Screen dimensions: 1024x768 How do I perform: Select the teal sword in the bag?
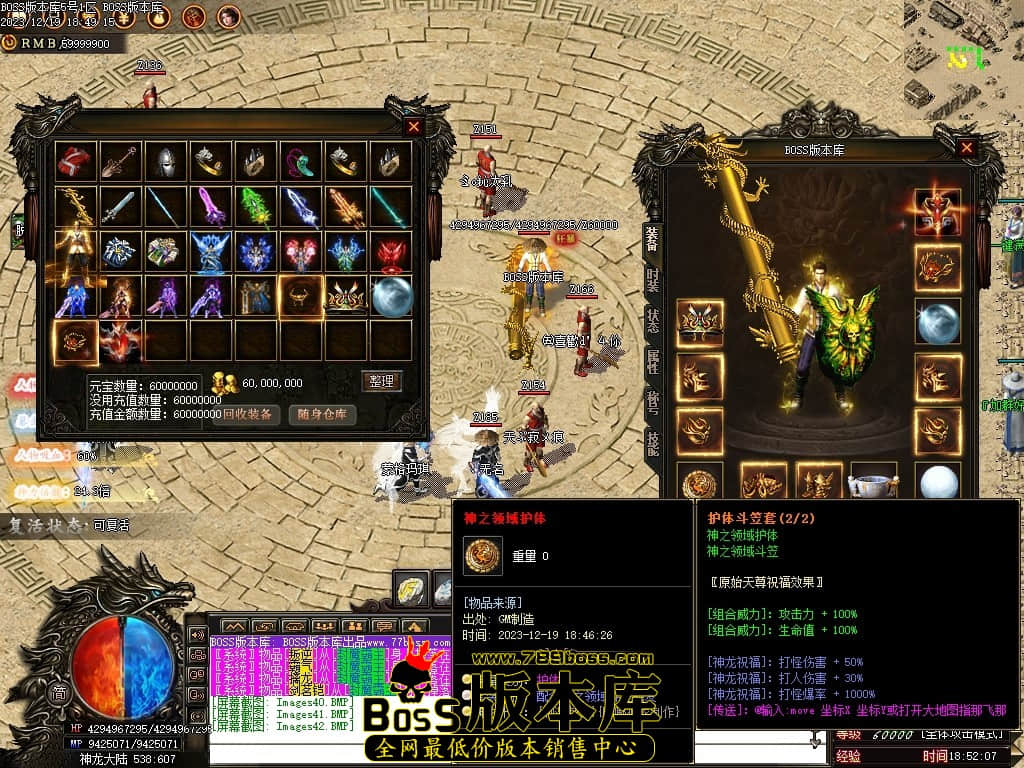pos(391,207)
